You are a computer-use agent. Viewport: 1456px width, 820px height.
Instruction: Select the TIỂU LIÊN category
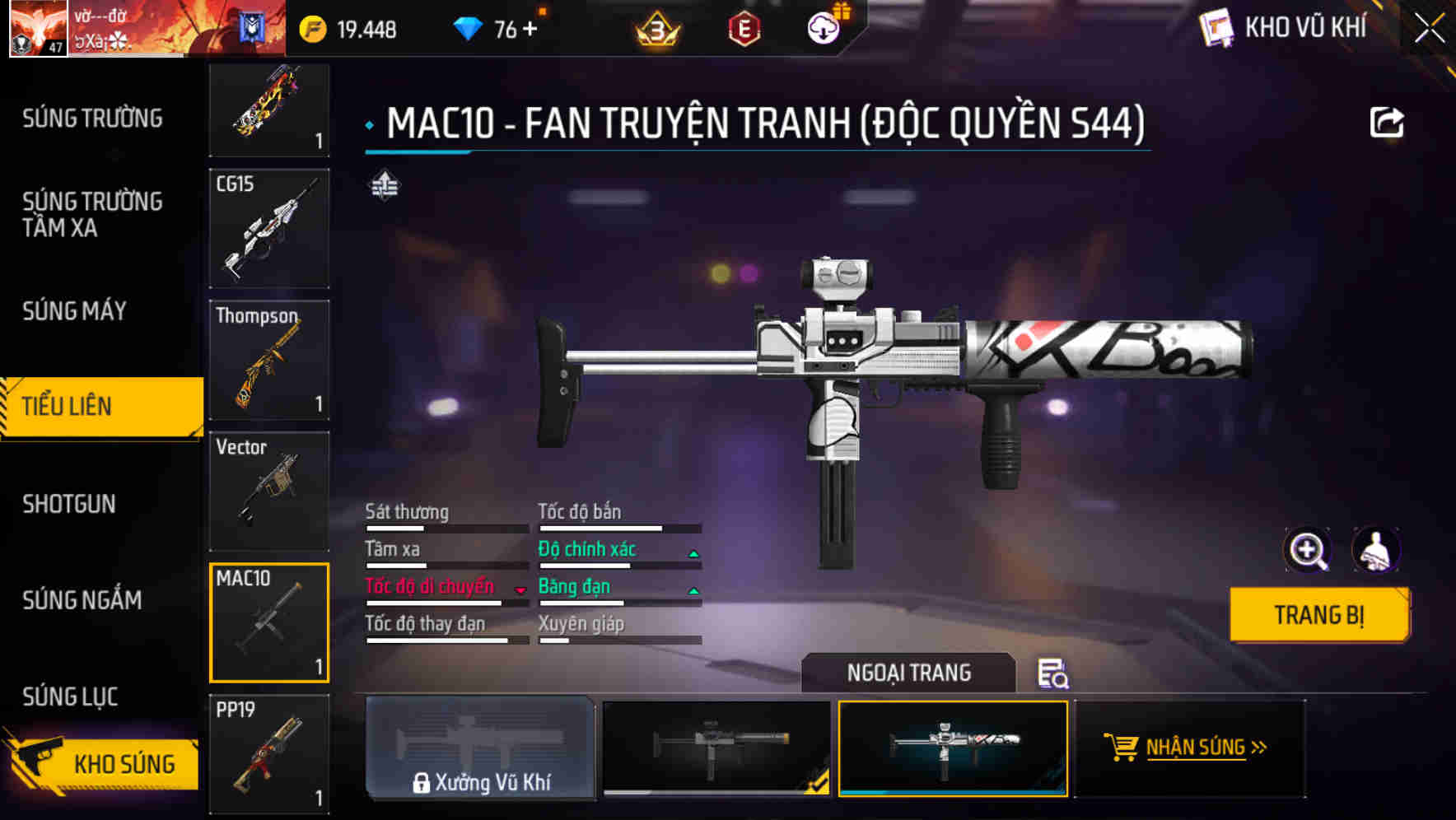click(x=68, y=406)
